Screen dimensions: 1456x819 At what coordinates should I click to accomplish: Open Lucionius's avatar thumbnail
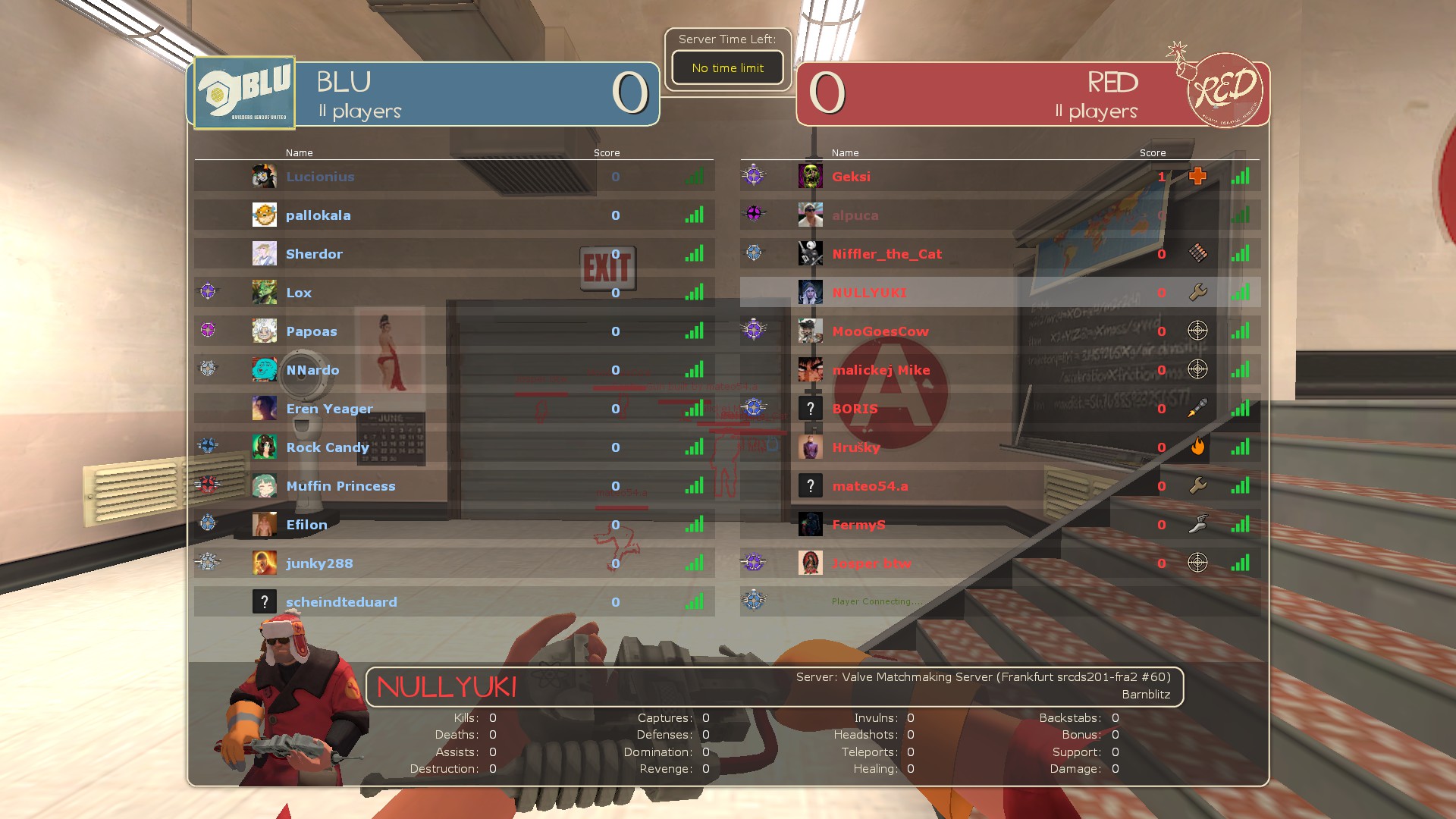264,176
